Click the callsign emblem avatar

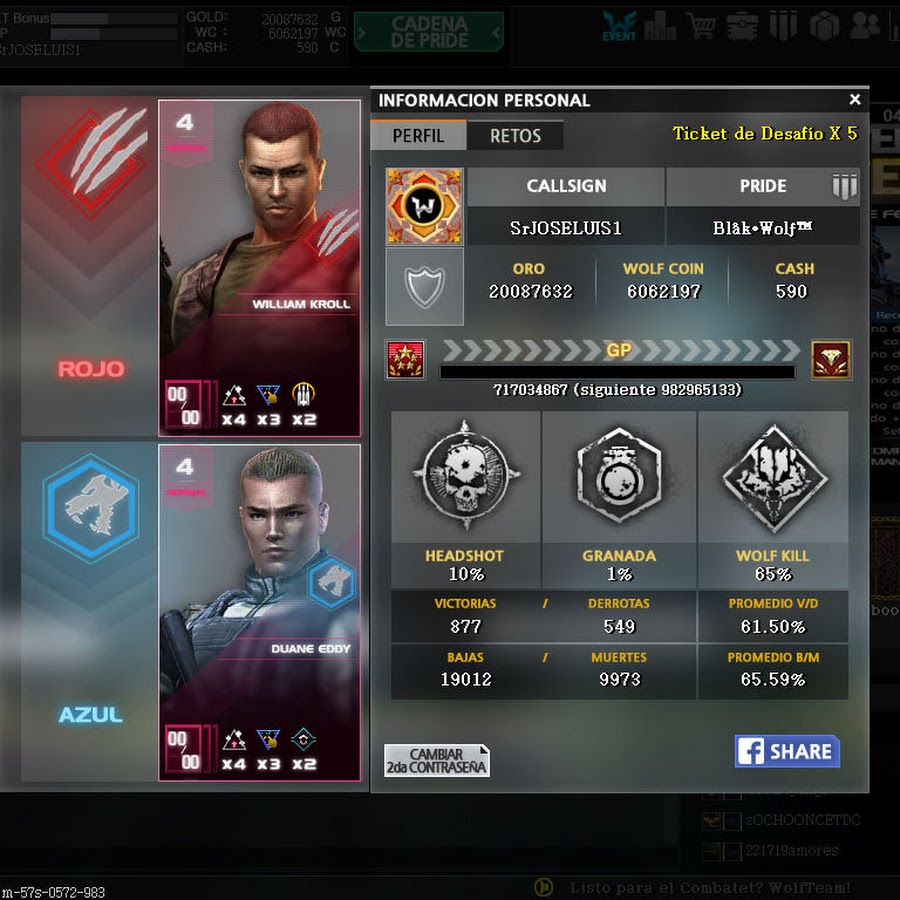(424, 206)
